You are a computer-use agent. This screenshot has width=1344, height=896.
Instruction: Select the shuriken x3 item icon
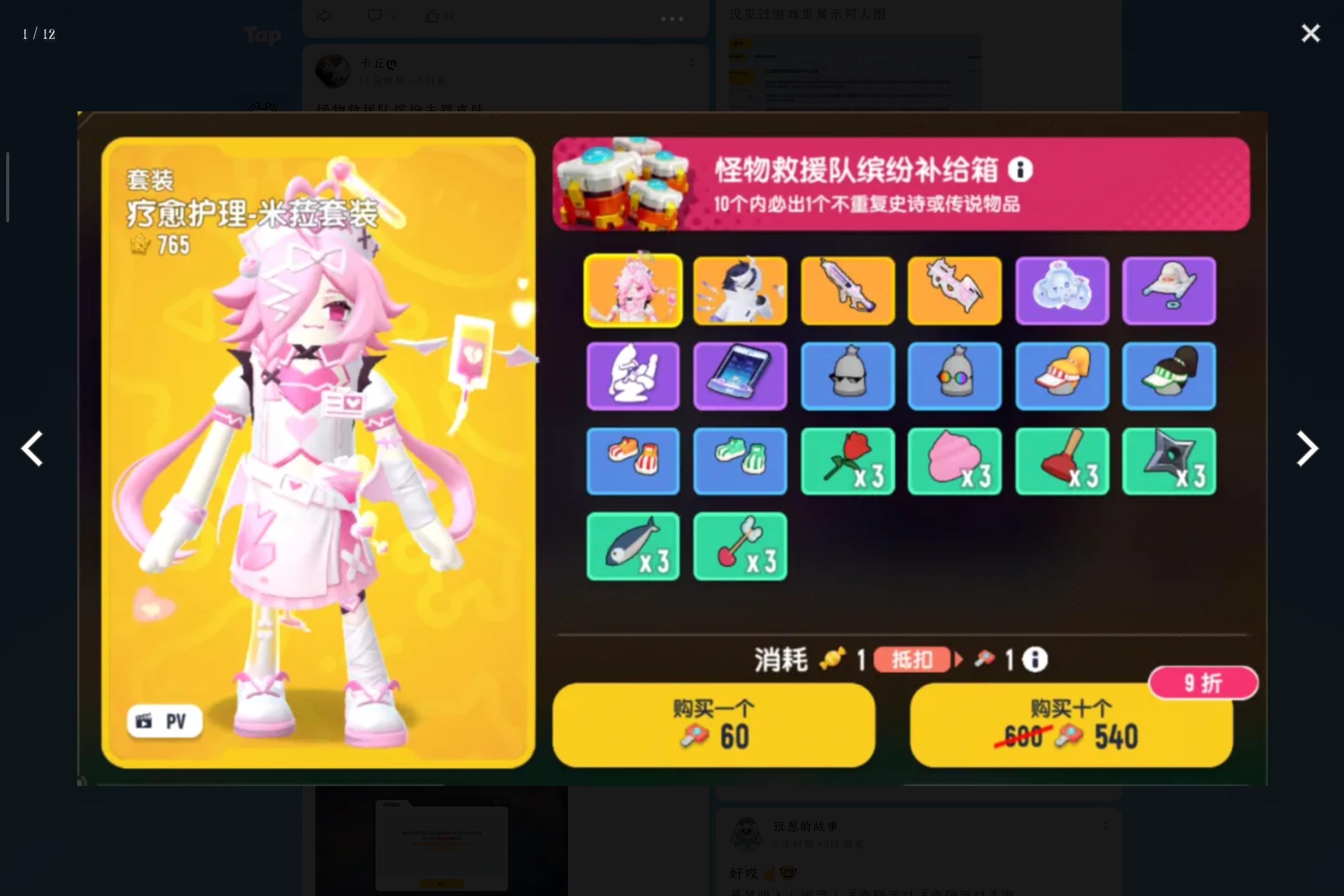coord(1169,461)
